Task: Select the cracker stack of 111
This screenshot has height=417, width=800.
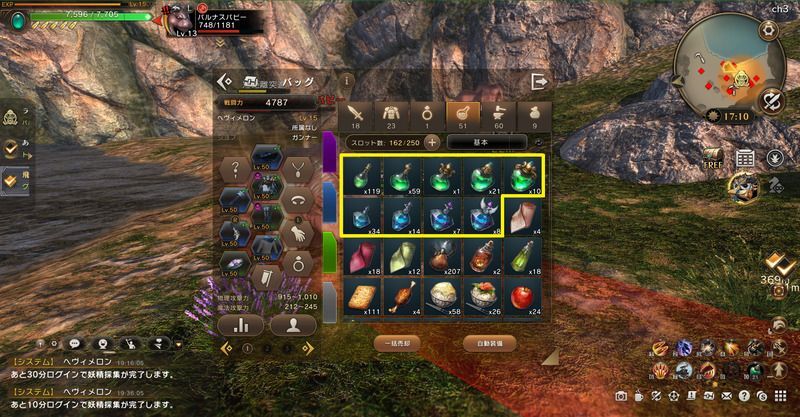Action: click(x=359, y=295)
